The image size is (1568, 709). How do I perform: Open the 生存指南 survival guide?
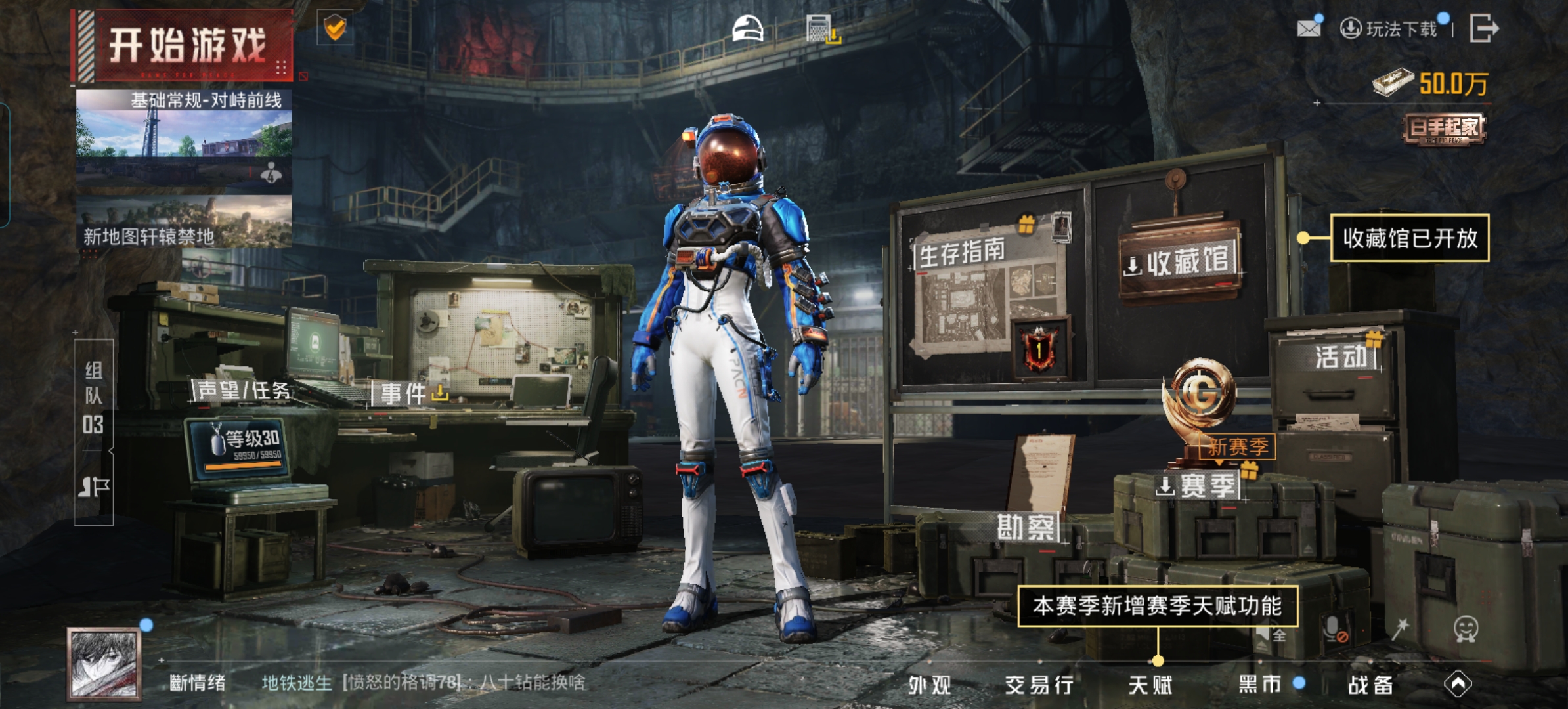tap(962, 253)
